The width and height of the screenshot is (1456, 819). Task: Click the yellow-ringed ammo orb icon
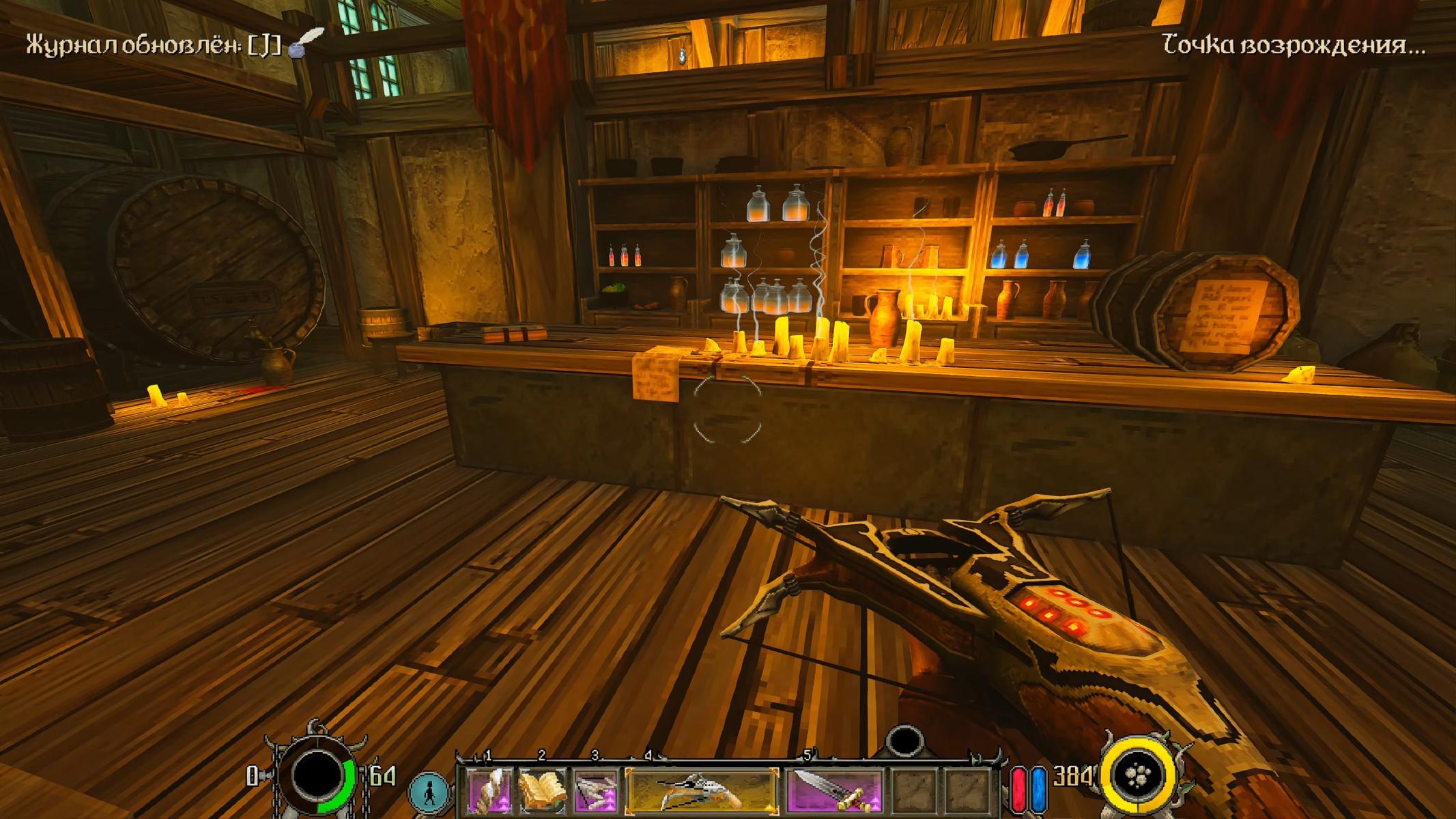[x=1141, y=777]
